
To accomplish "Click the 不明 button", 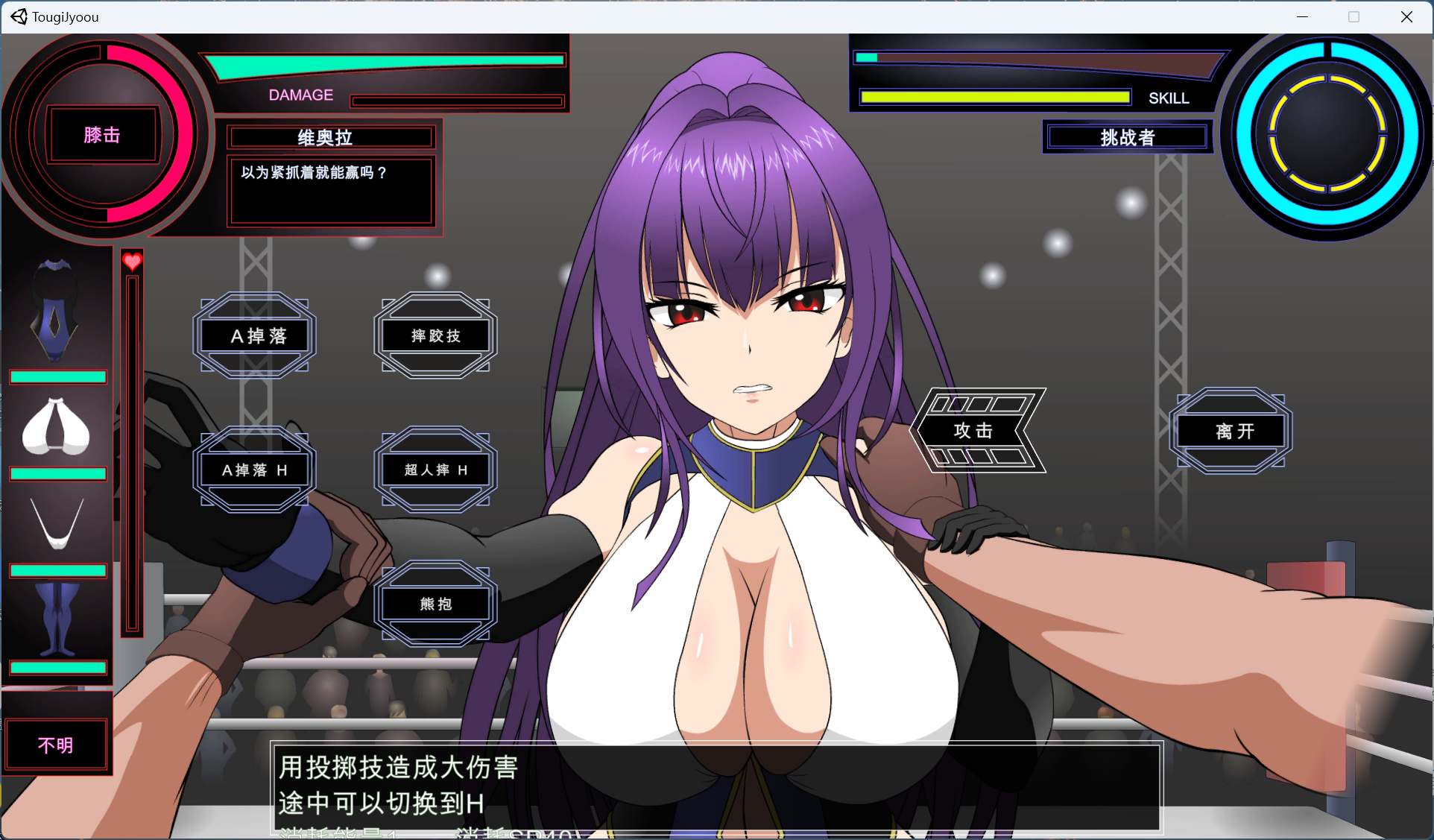I will click(56, 745).
